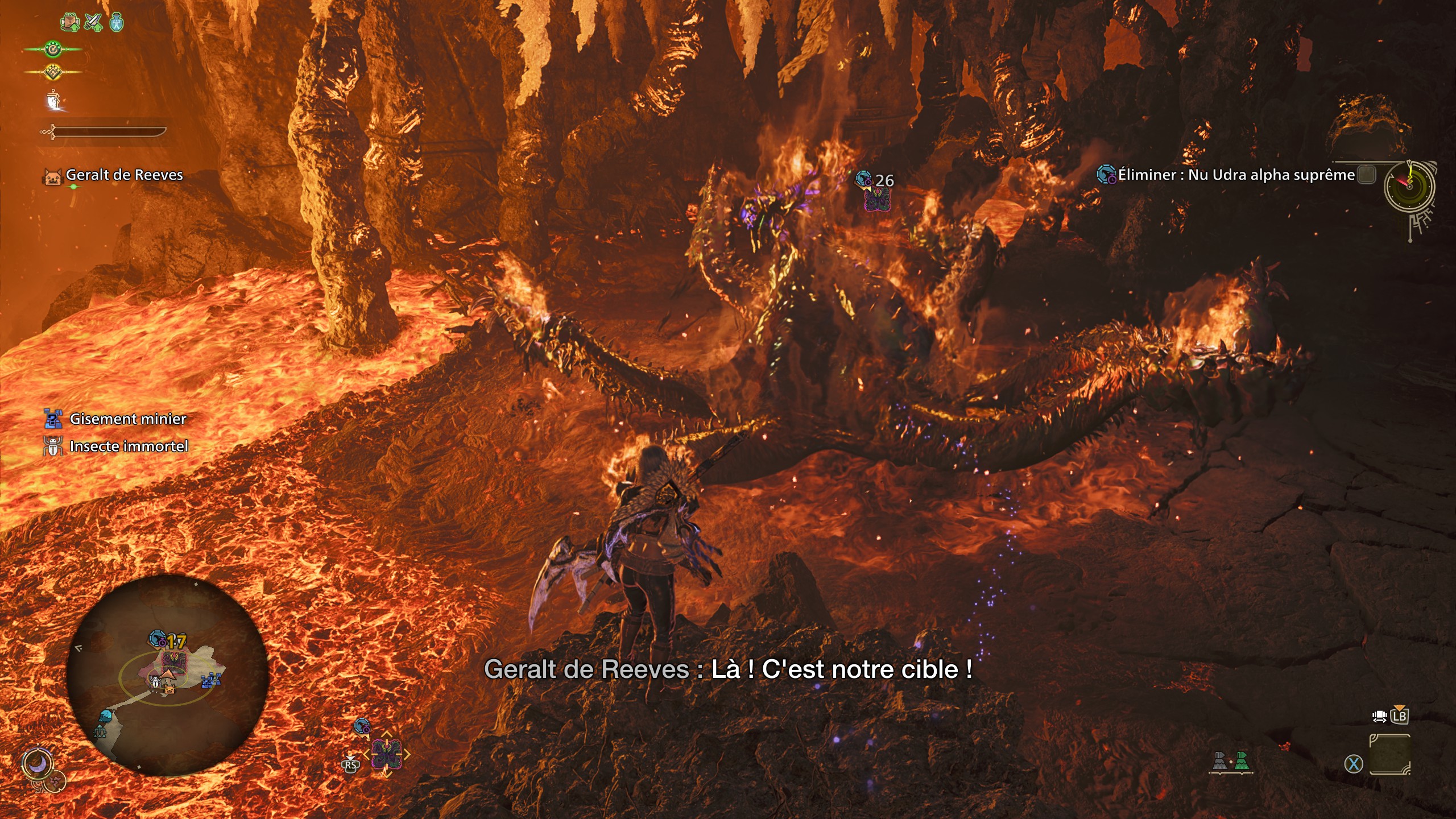The height and width of the screenshot is (819, 1456).
Task: Click the Insecte immortel insect icon
Action: 52,448
